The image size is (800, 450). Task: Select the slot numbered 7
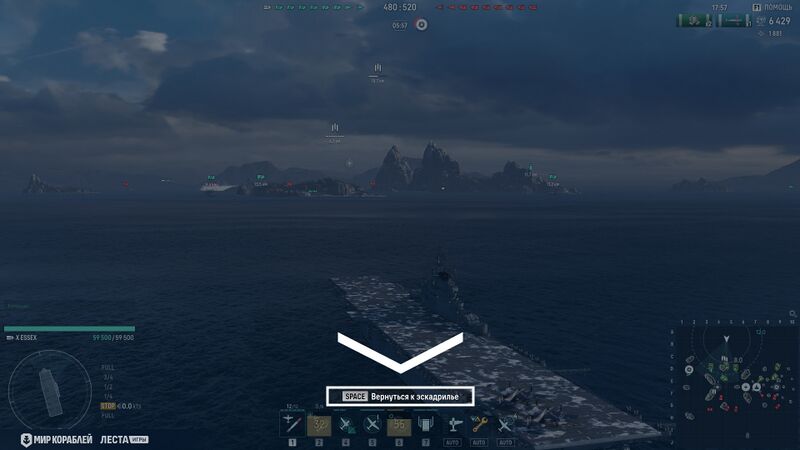click(426, 425)
